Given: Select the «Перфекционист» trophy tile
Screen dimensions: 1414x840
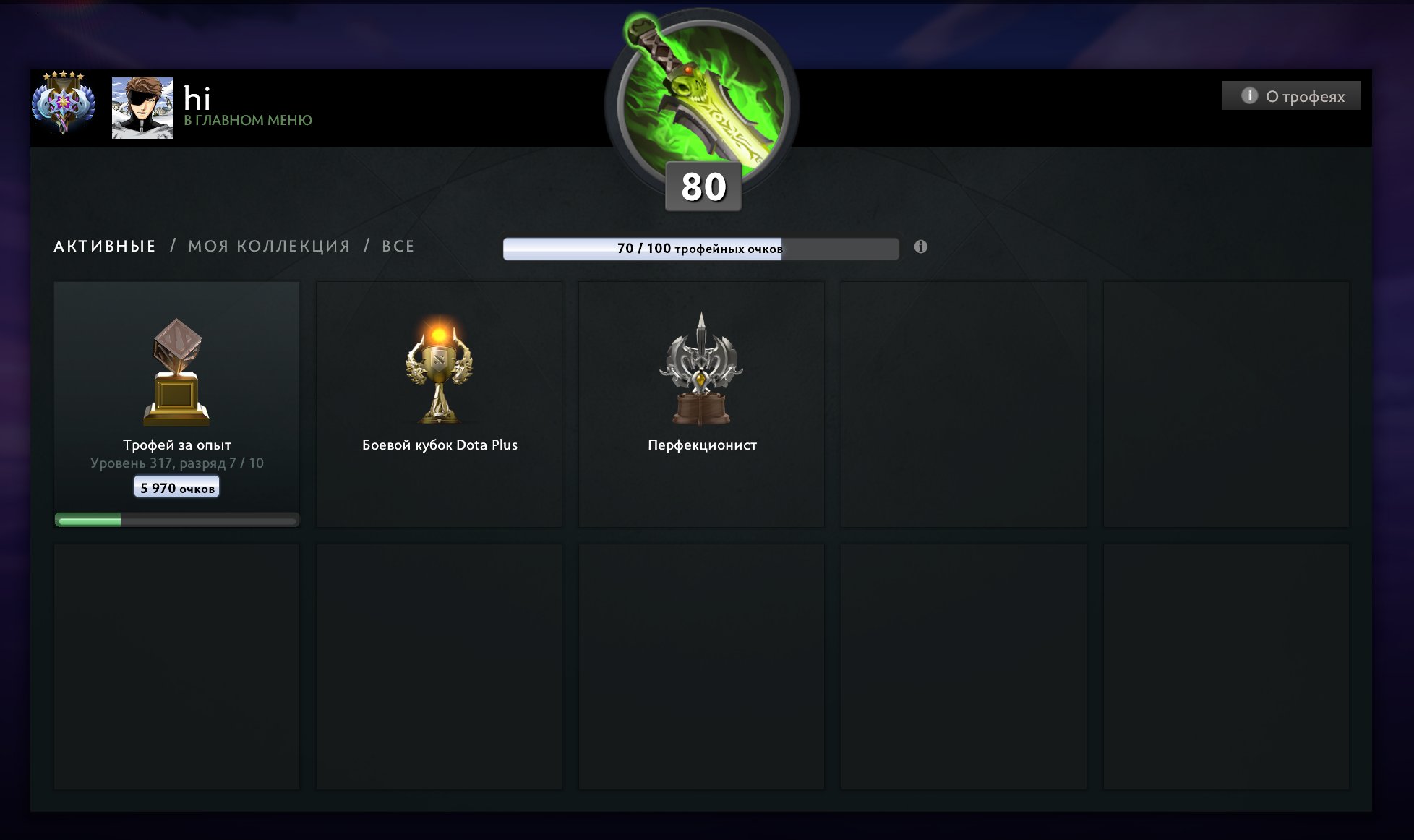Looking at the screenshot, I should pos(701,403).
